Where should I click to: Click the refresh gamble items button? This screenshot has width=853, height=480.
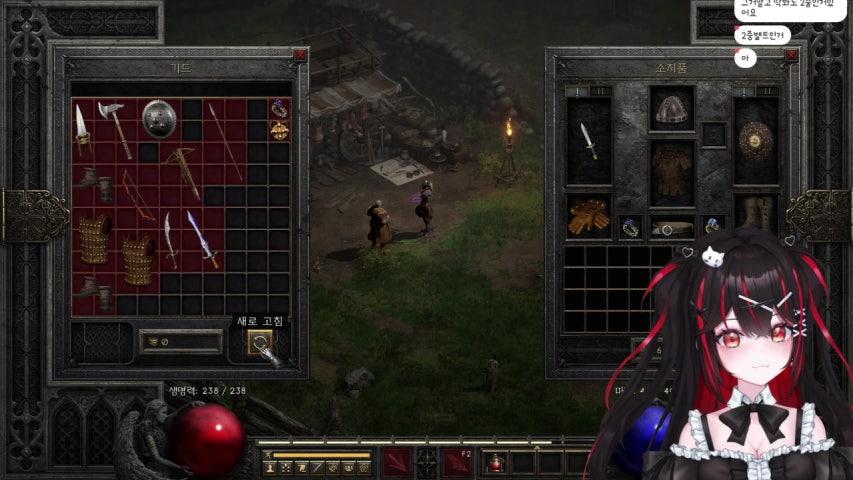coord(261,343)
